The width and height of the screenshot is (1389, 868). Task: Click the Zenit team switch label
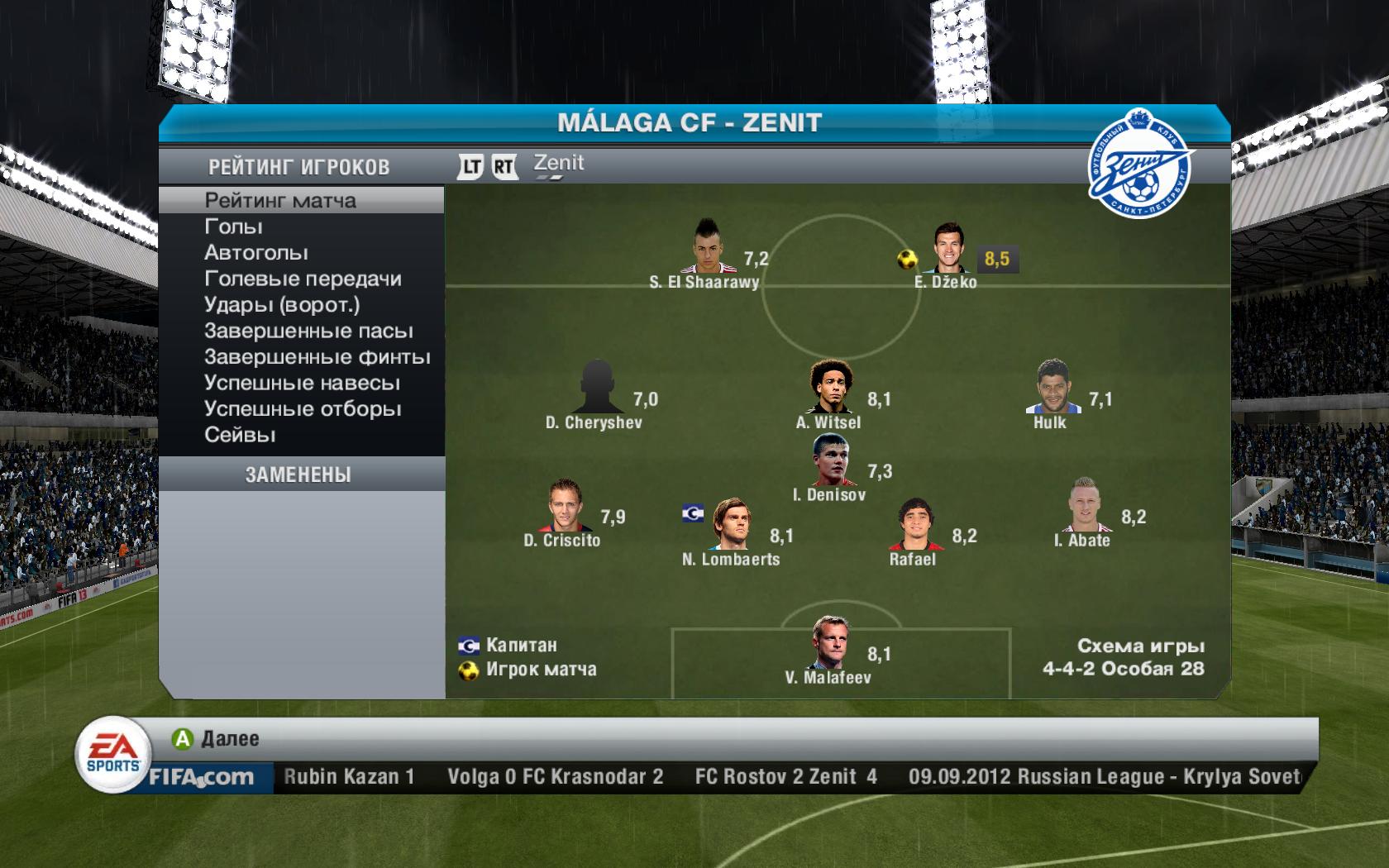(559, 164)
